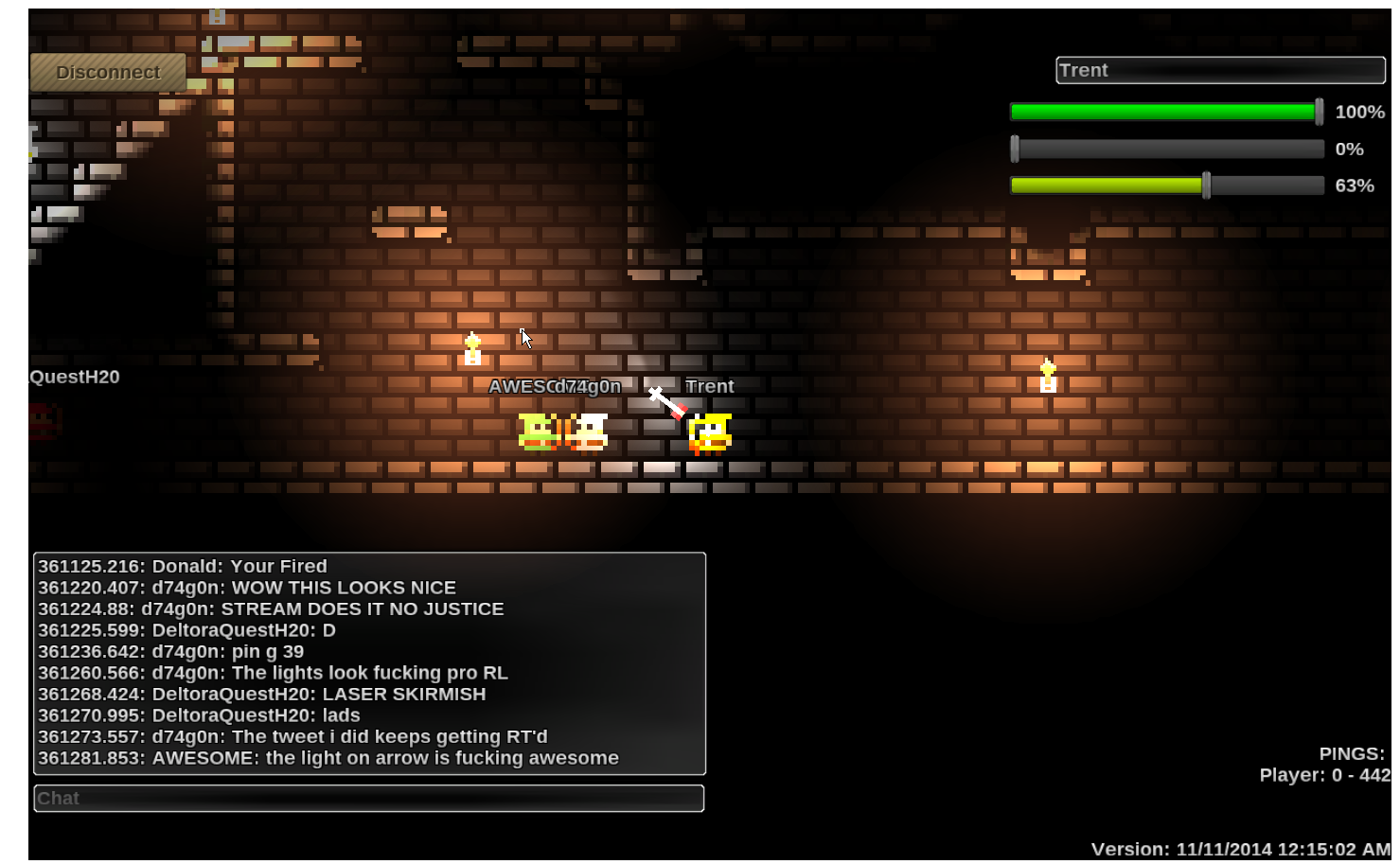The image size is (1400, 864).
Task: Click the 0% slider handle
Action: click(x=1015, y=149)
